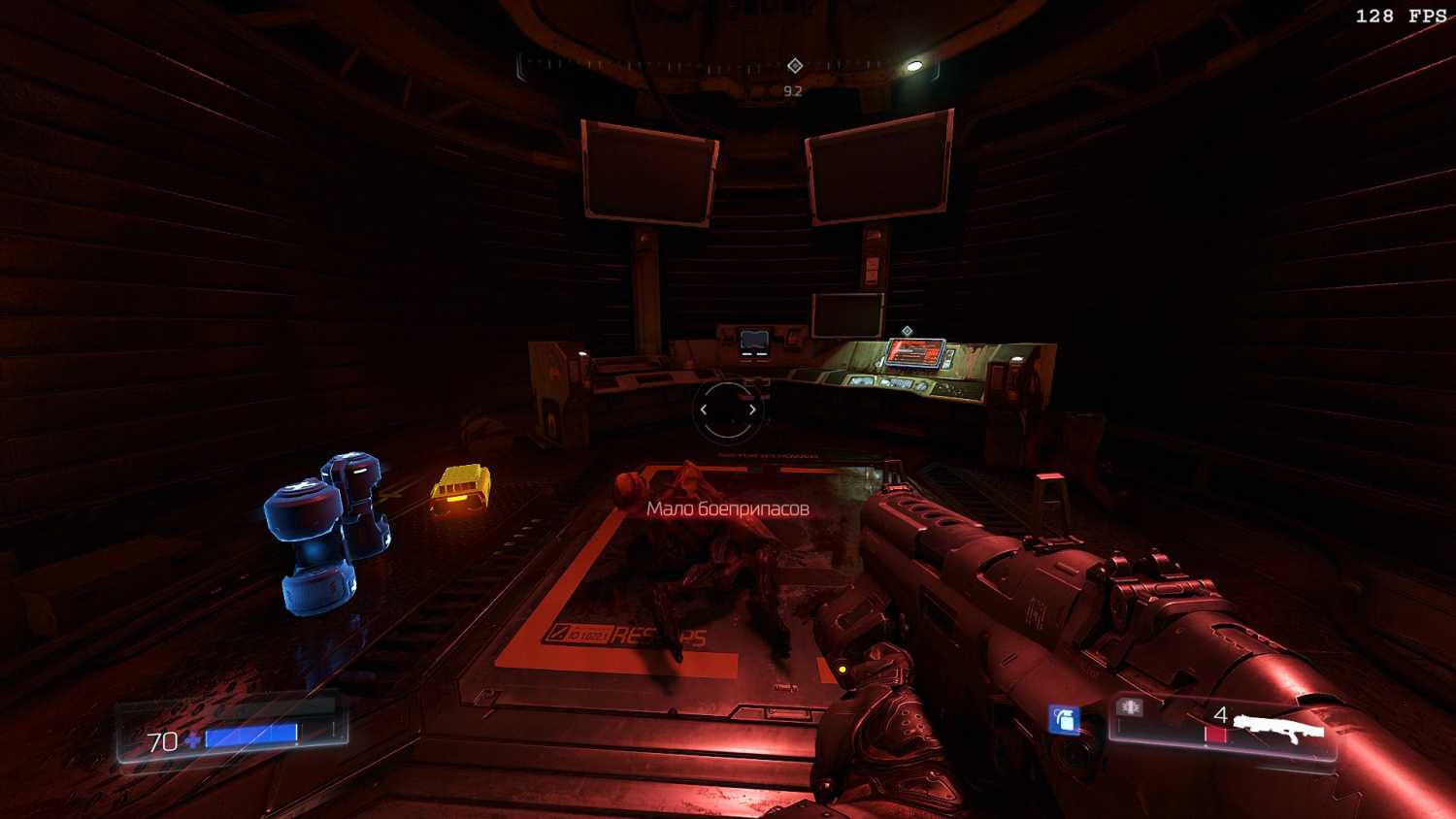Click the white shotgun weapon icon
Screen dimensions: 1456x819
pyautogui.click(x=1279, y=727)
